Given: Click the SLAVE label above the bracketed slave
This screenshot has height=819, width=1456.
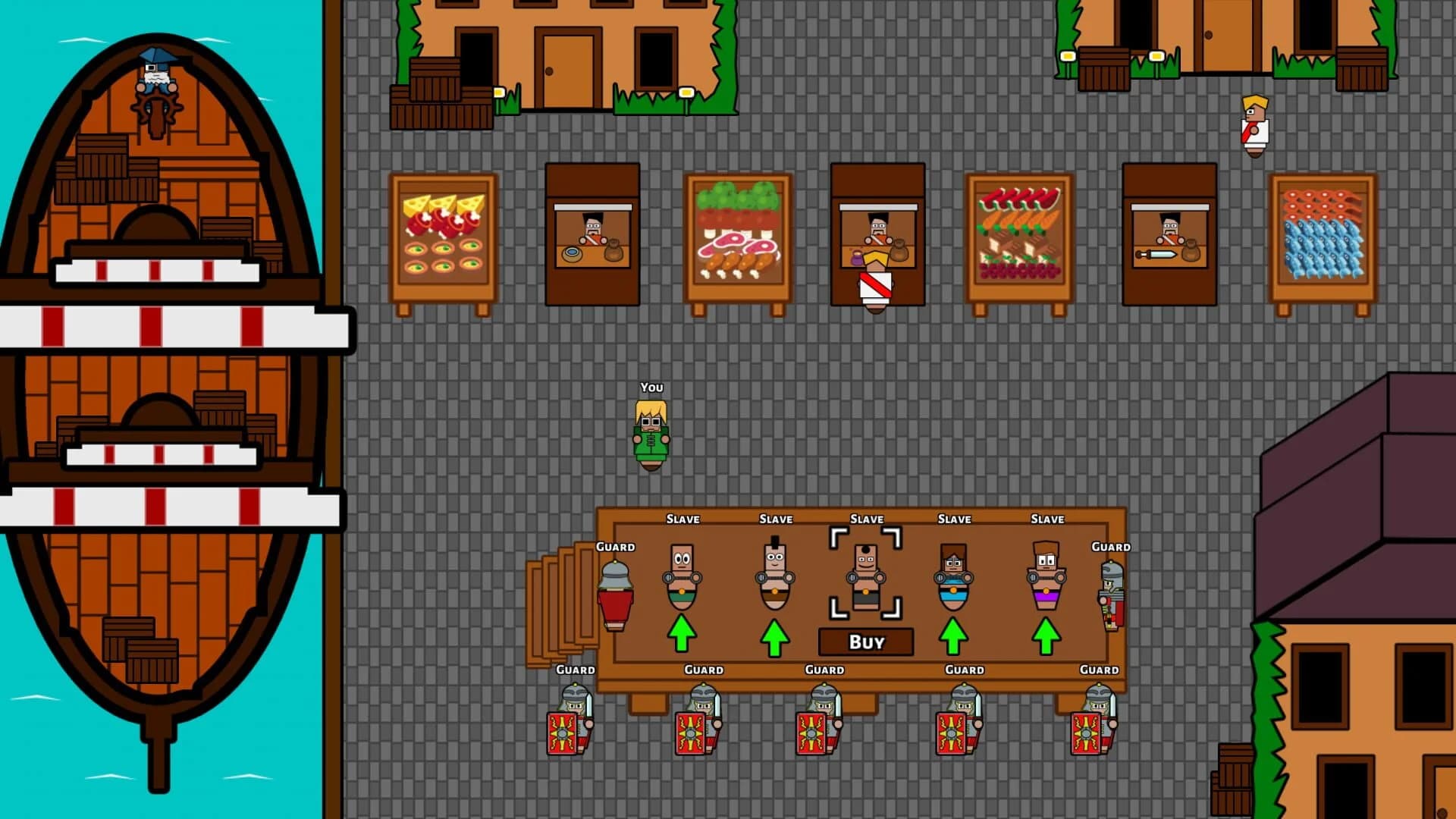Looking at the screenshot, I should (x=865, y=519).
